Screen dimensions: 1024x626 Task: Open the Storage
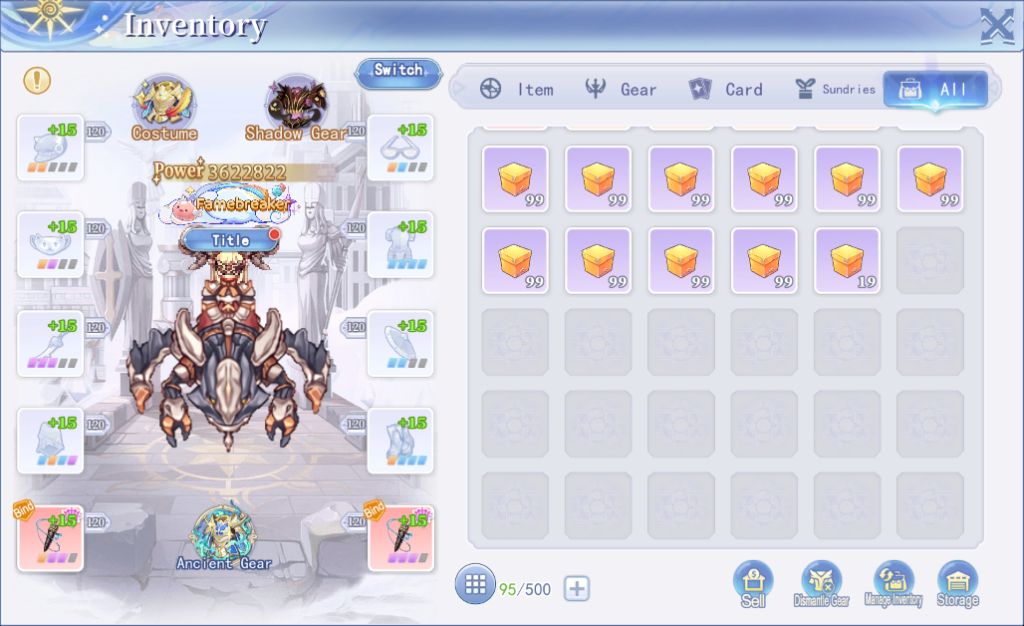pos(957,584)
